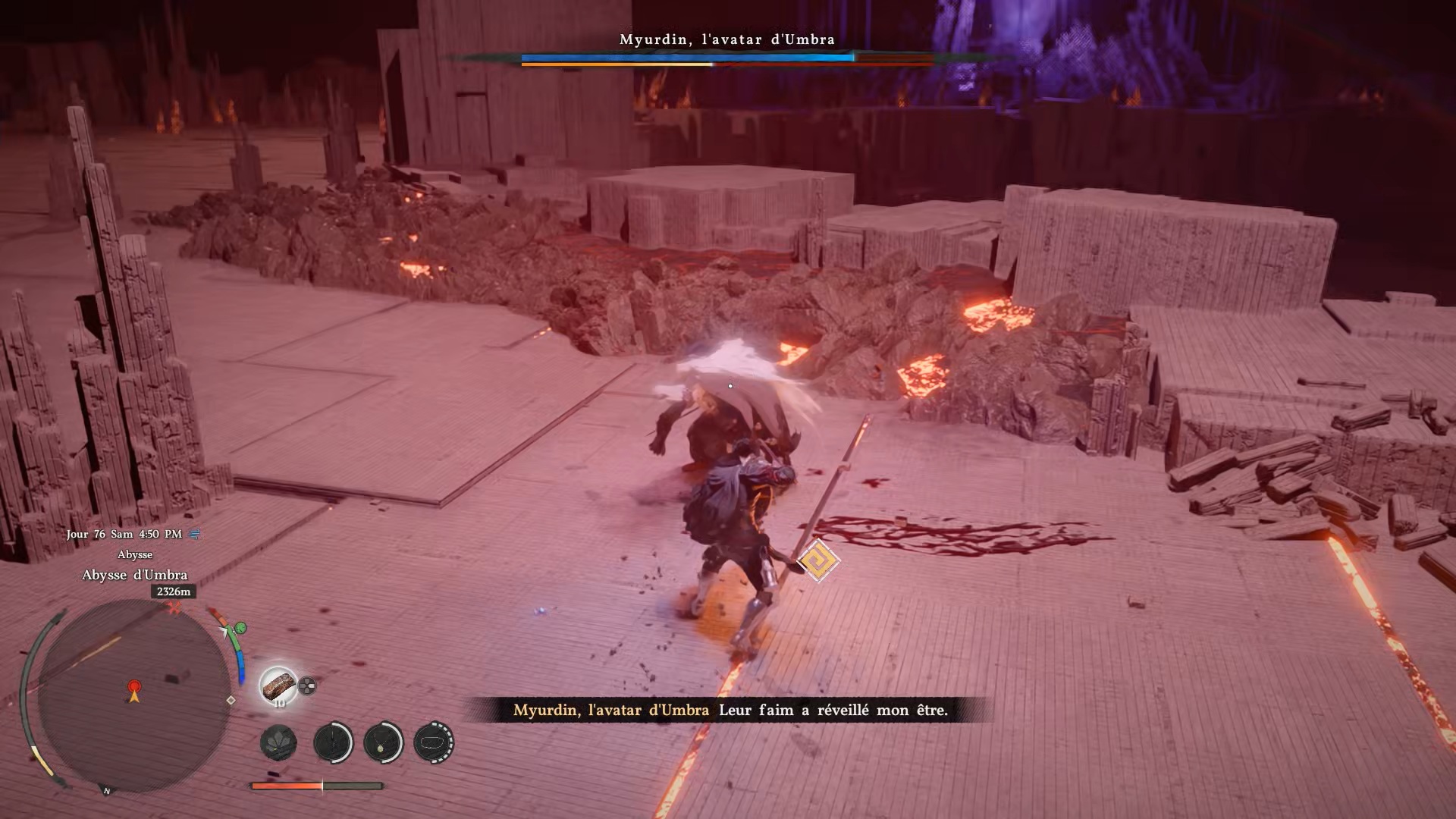This screenshot has width=1456, height=819.
Task: Activate the spear weapon slot
Action: pos(333,742)
